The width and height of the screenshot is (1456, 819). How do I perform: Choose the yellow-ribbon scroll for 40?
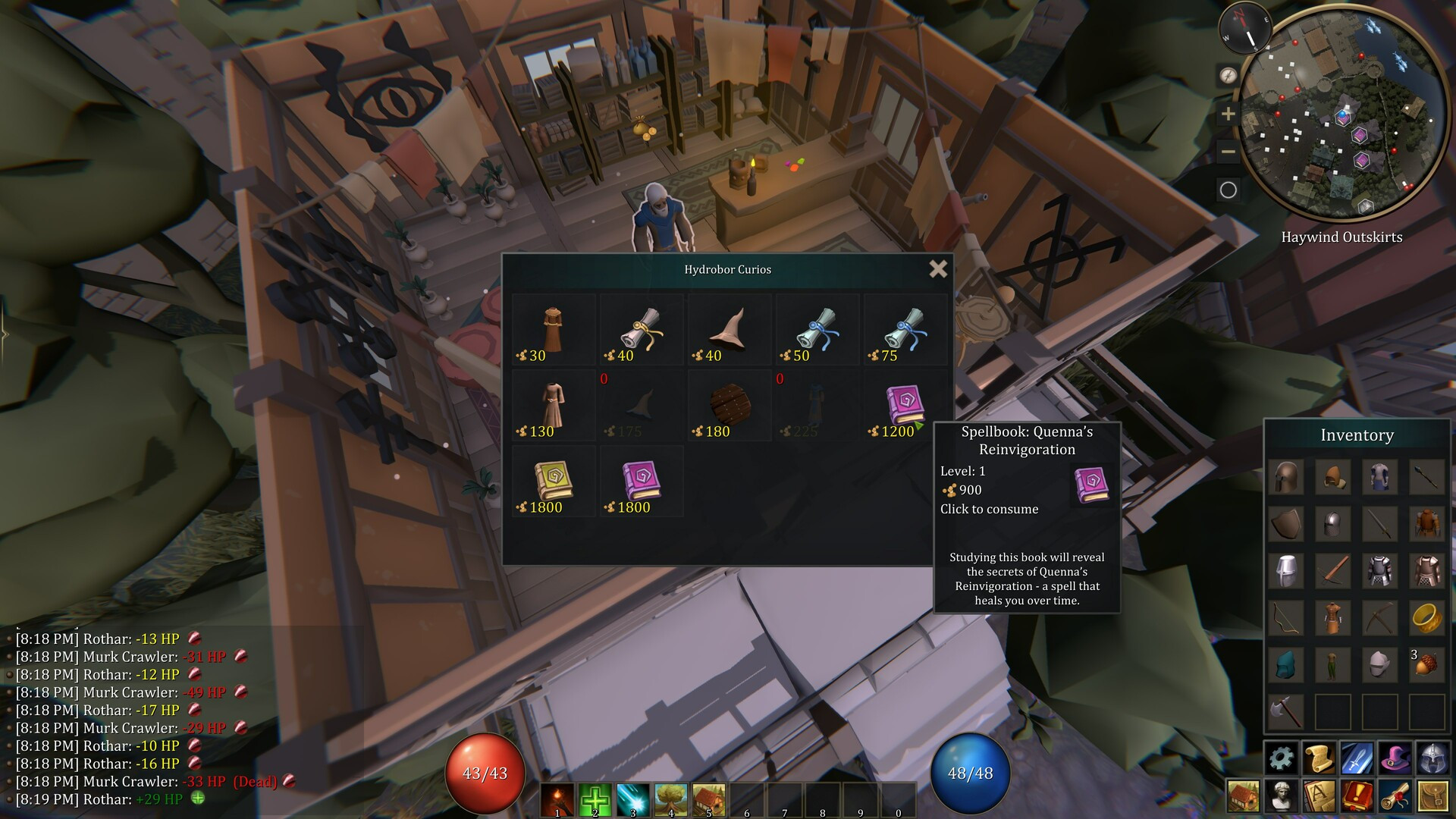point(641,330)
